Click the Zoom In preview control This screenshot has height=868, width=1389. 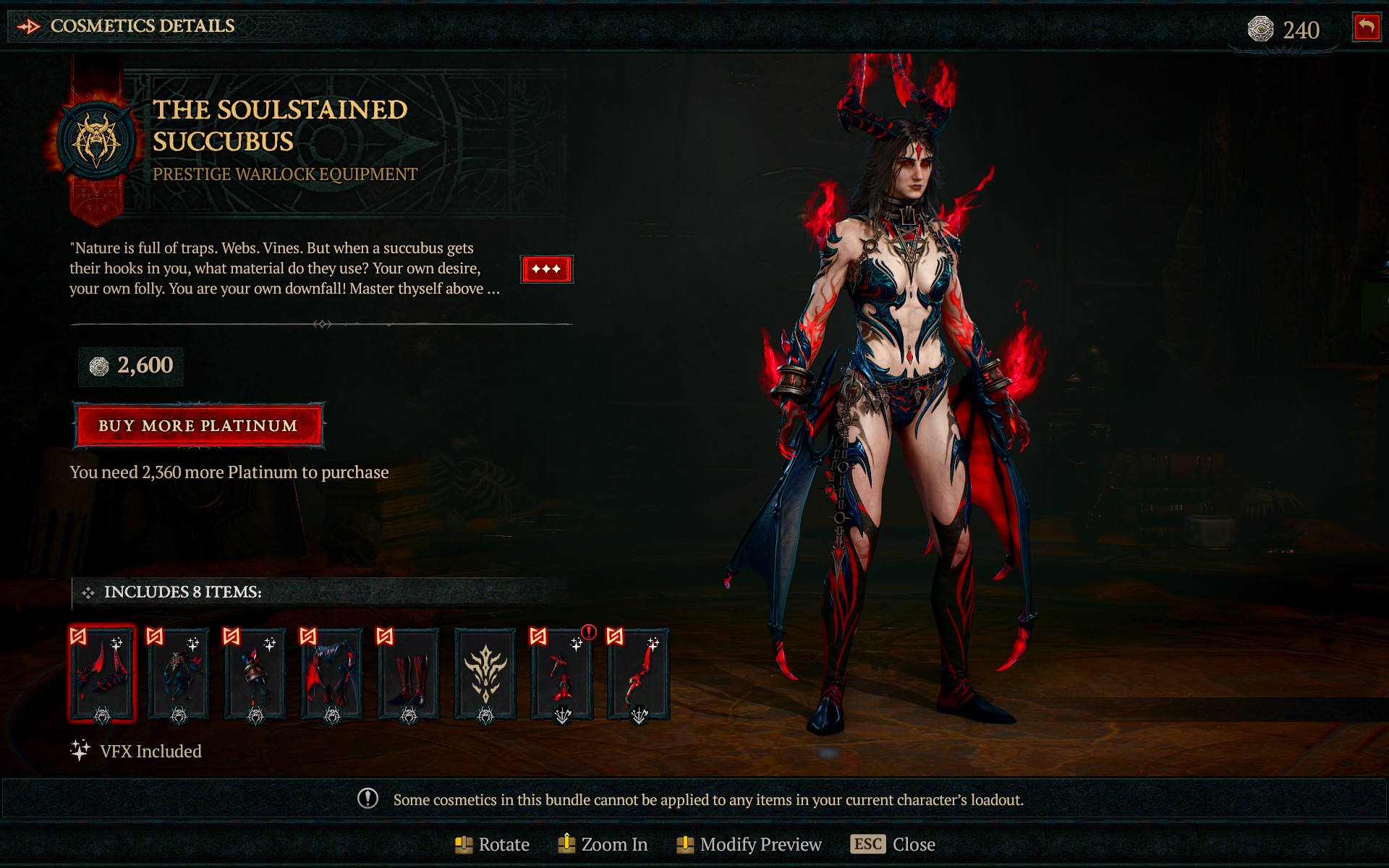[603, 844]
